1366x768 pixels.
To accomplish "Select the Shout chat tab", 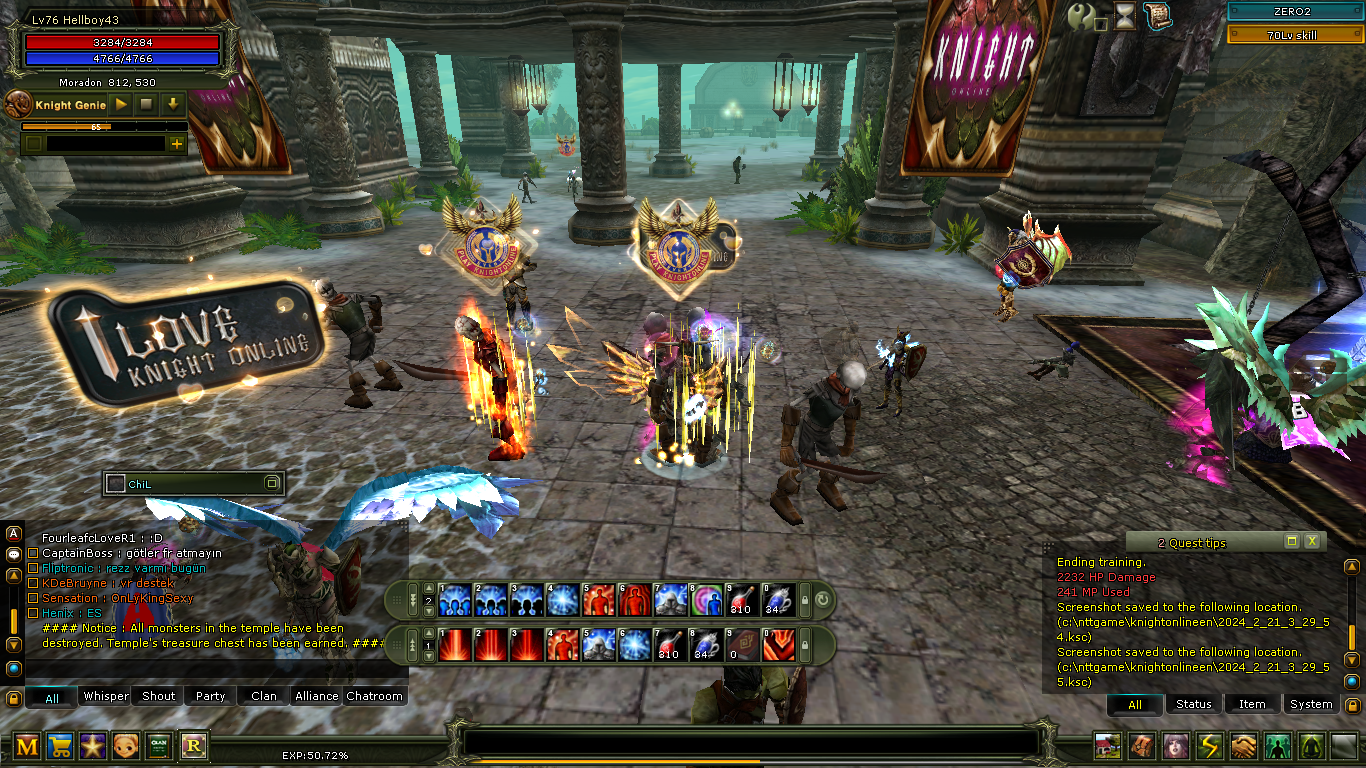I will 158,696.
